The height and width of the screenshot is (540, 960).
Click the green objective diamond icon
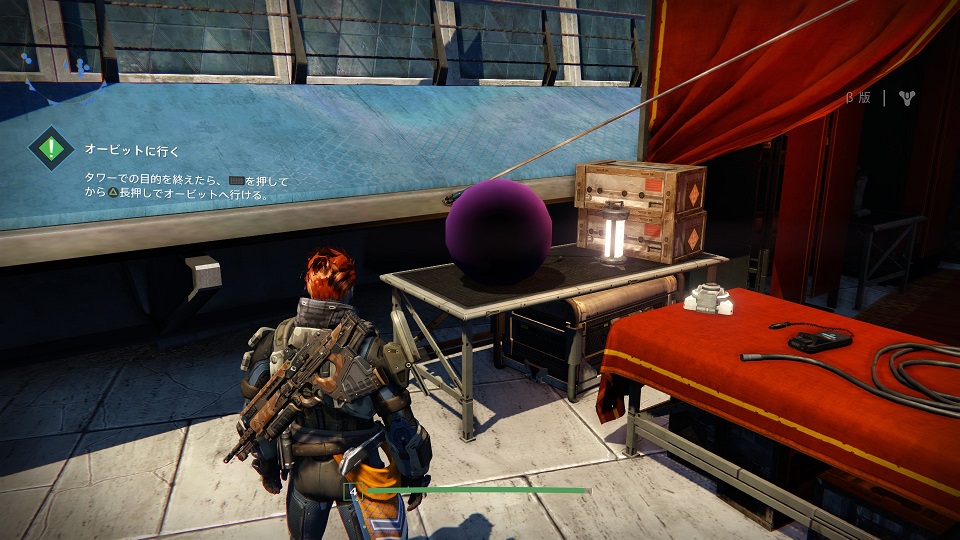coord(51,150)
